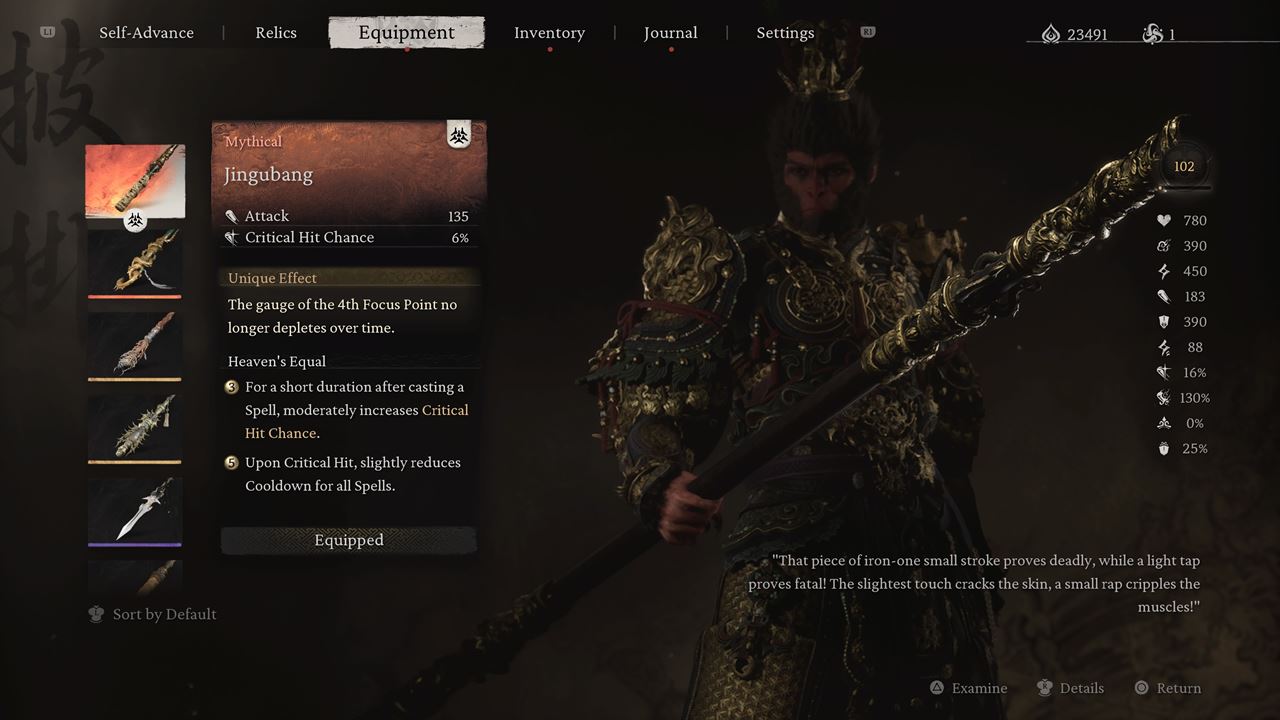Show weapon Details
Viewport: 1280px width, 720px height.
(x=1071, y=688)
